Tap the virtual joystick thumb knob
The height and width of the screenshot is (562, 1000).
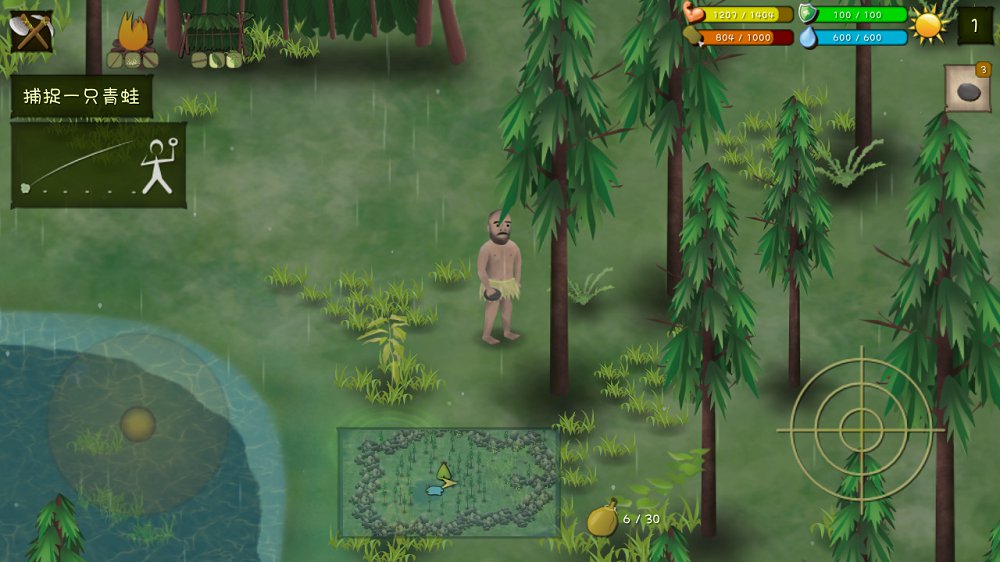[138, 424]
